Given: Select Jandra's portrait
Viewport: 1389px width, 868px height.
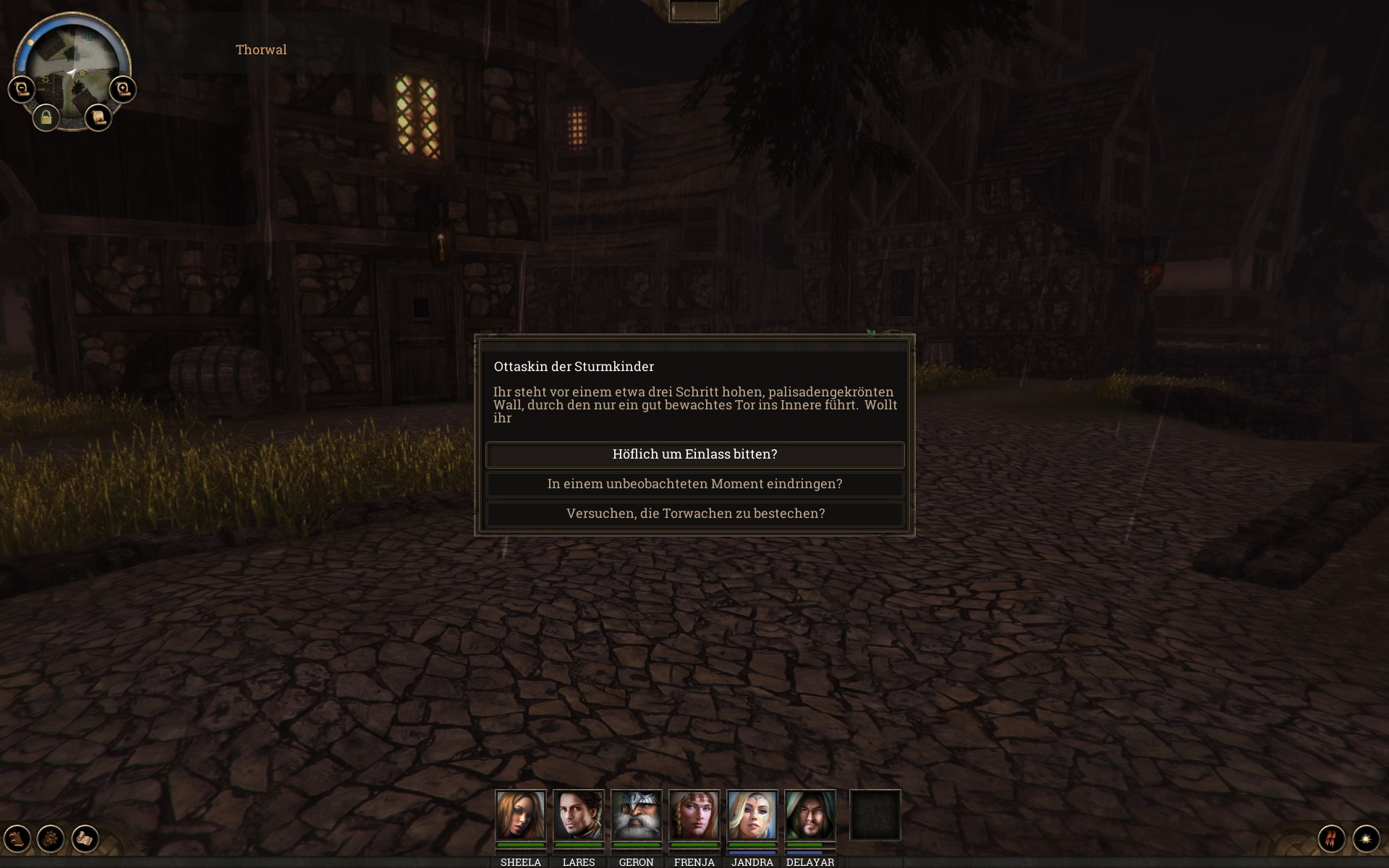Looking at the screenshot, I should click(x=752, y=815).
